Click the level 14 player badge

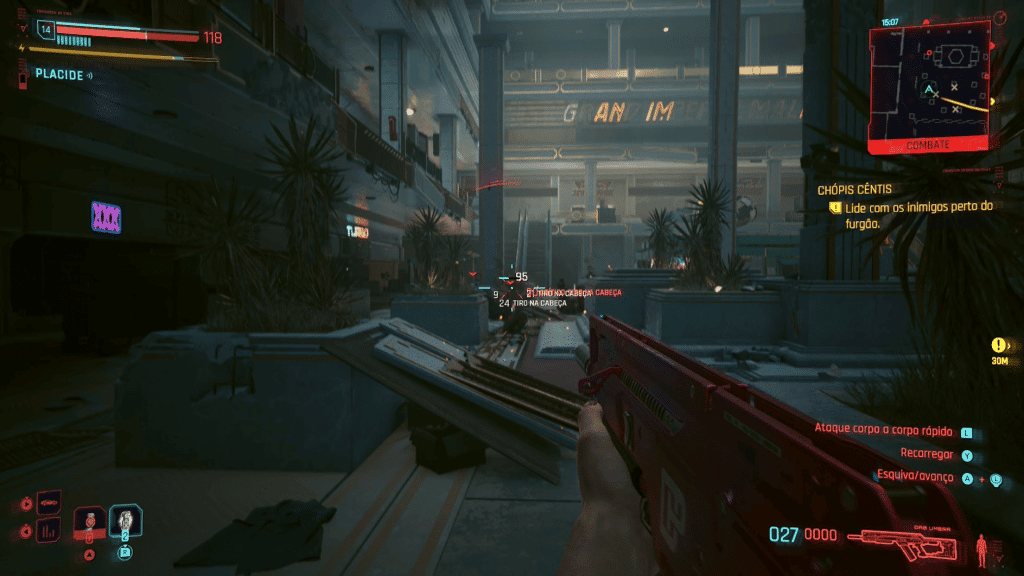click(44, 31)
